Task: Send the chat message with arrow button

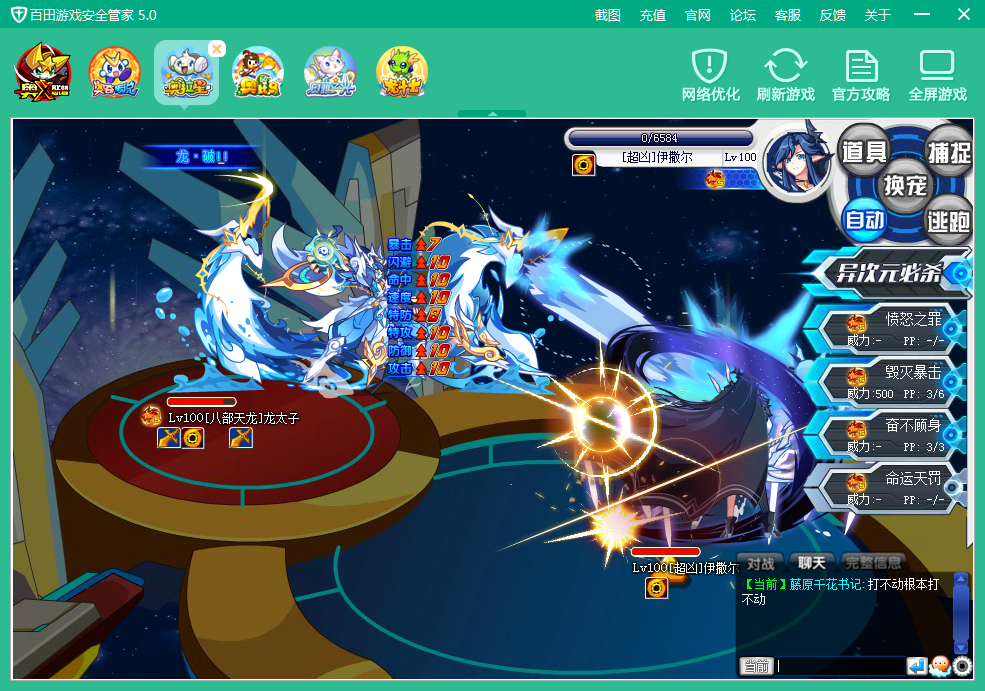Action: tap(917, 666)
